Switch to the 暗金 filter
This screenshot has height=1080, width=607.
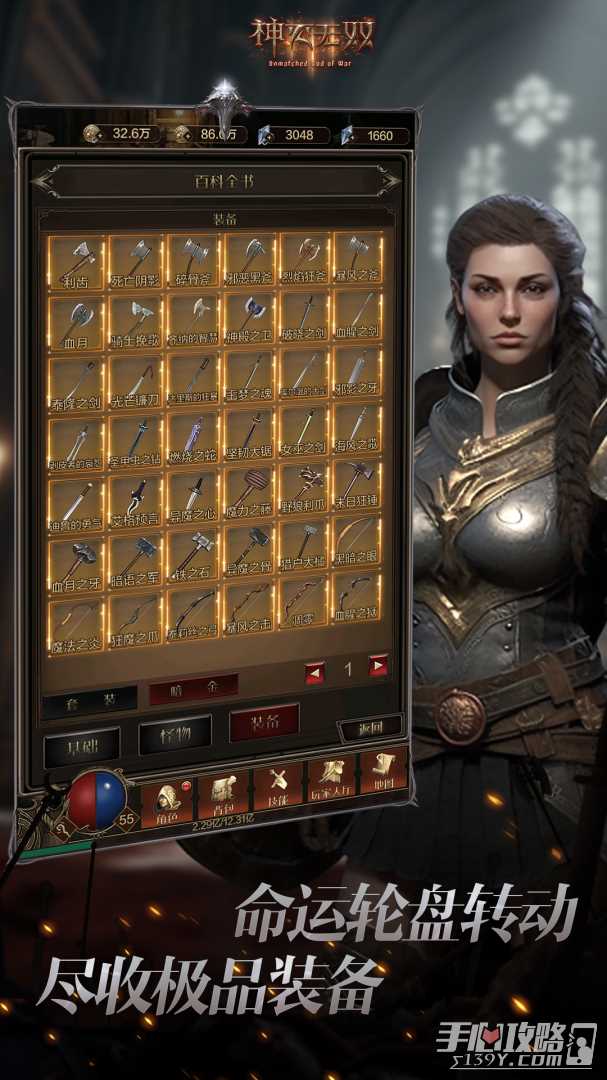[x=193, y=687]
